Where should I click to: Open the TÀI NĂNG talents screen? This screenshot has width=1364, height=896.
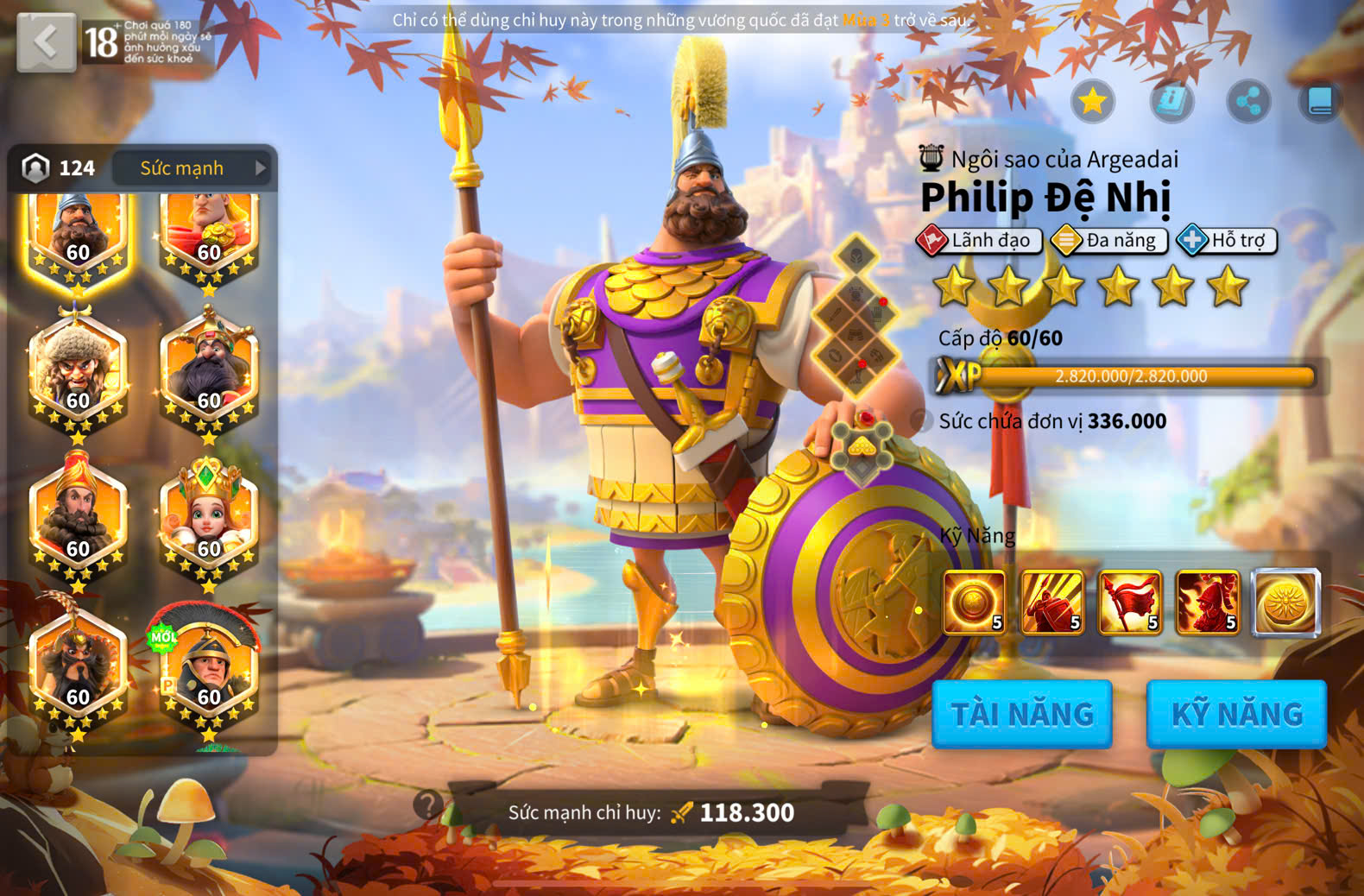[1021, 714]
